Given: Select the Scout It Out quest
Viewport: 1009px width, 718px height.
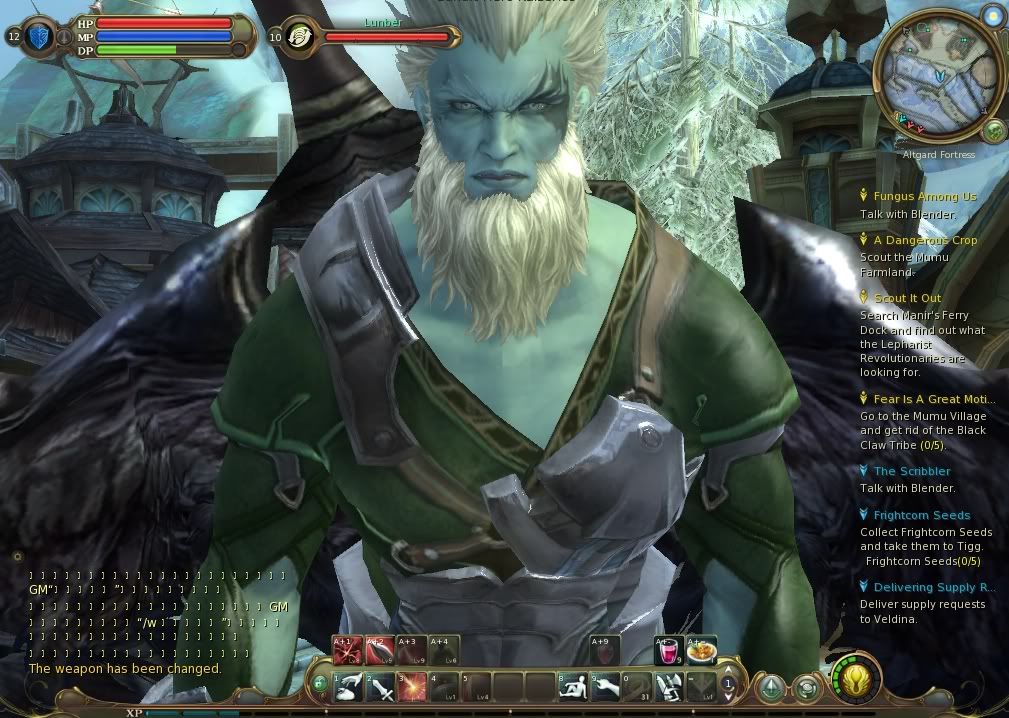Looking at the screenshot, I should click(907, 298).
